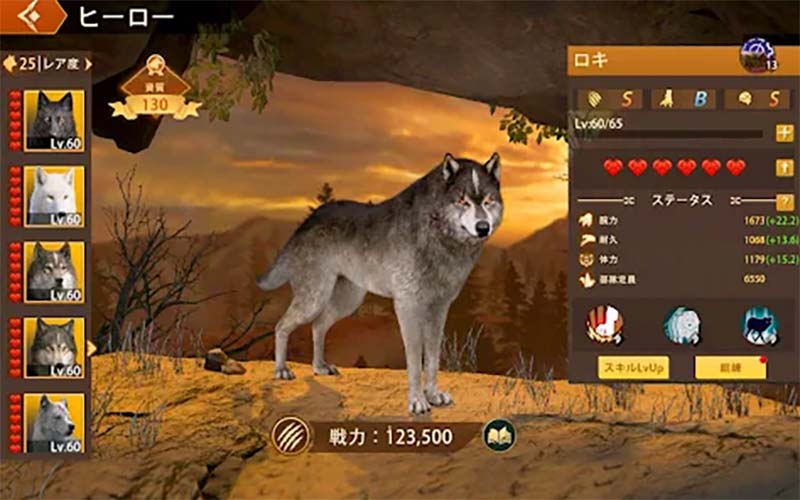Expand the hero list side arrow
This screenshot has height=500, width=800.
[x=93, y=348]
